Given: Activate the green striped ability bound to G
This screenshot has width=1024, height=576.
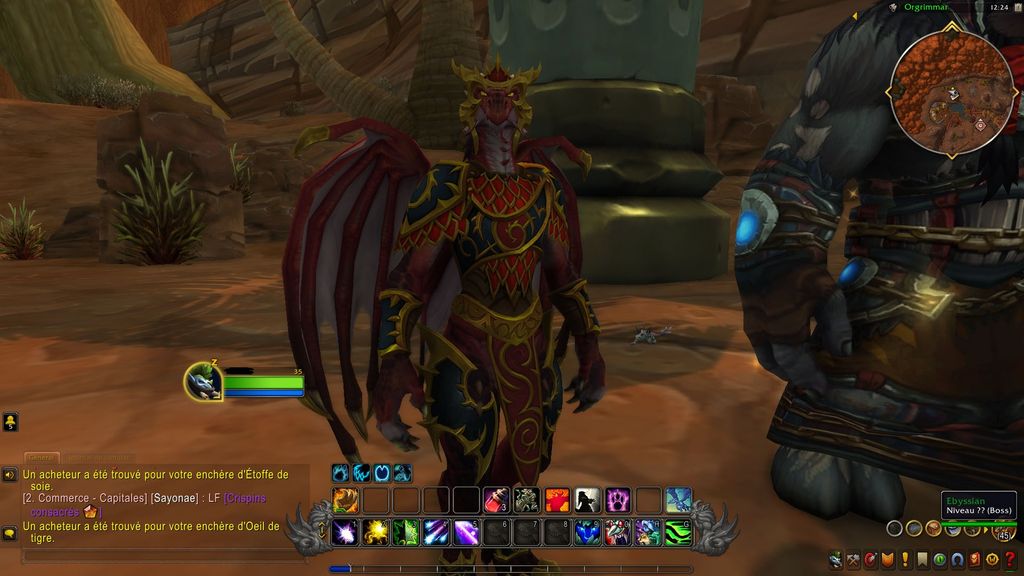Looking at the screenshot, I should coord(679,532).
